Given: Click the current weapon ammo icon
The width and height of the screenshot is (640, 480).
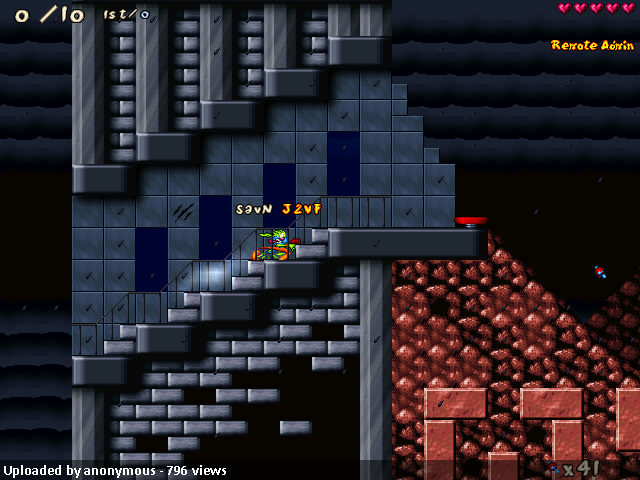Looking at the screenshot, I should (x=554, y=467).
